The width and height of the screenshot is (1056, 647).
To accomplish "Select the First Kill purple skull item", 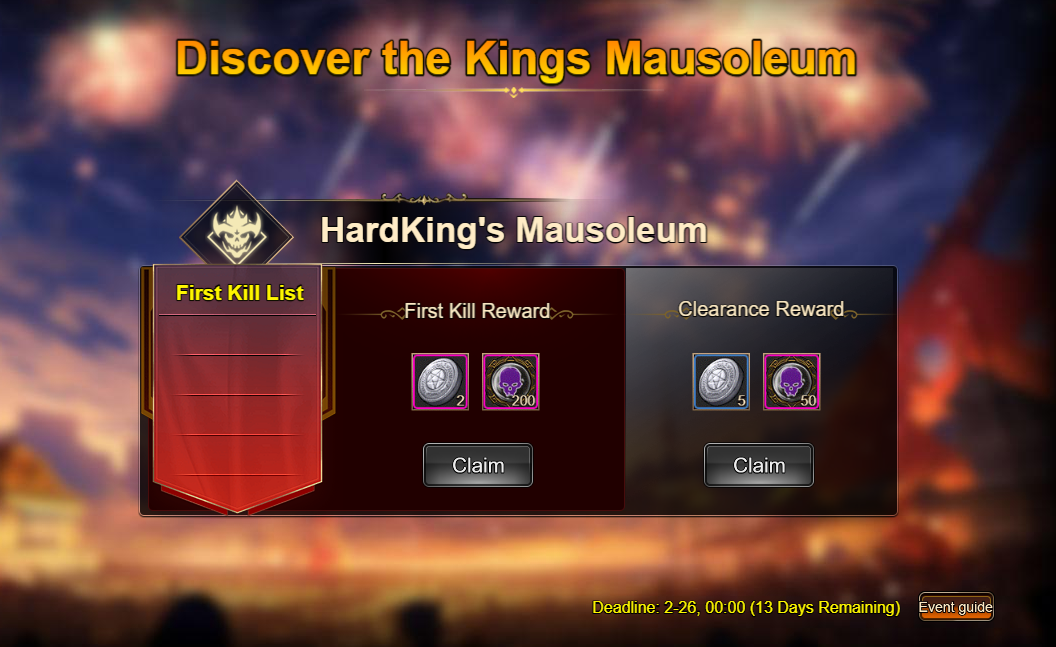I will tap(511, 381).
